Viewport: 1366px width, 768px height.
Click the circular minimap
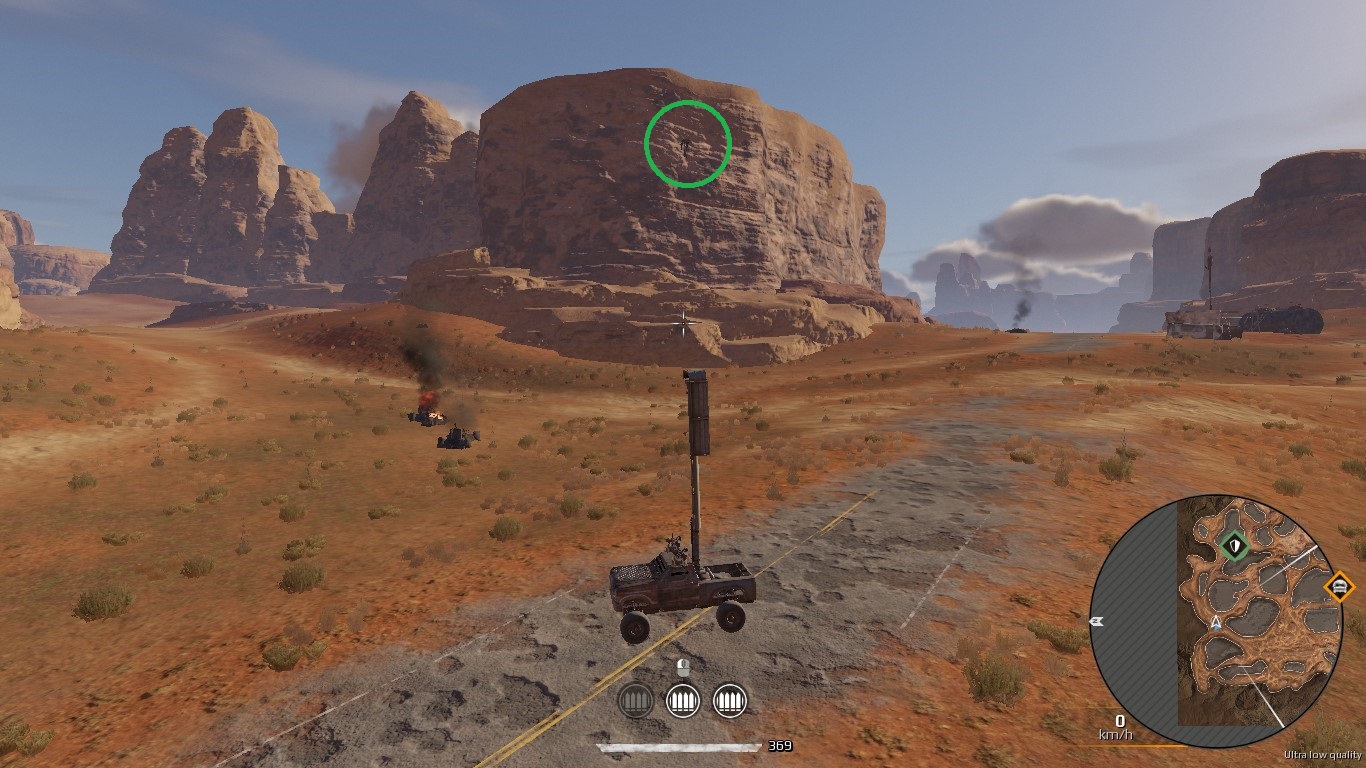[1215, 621]
